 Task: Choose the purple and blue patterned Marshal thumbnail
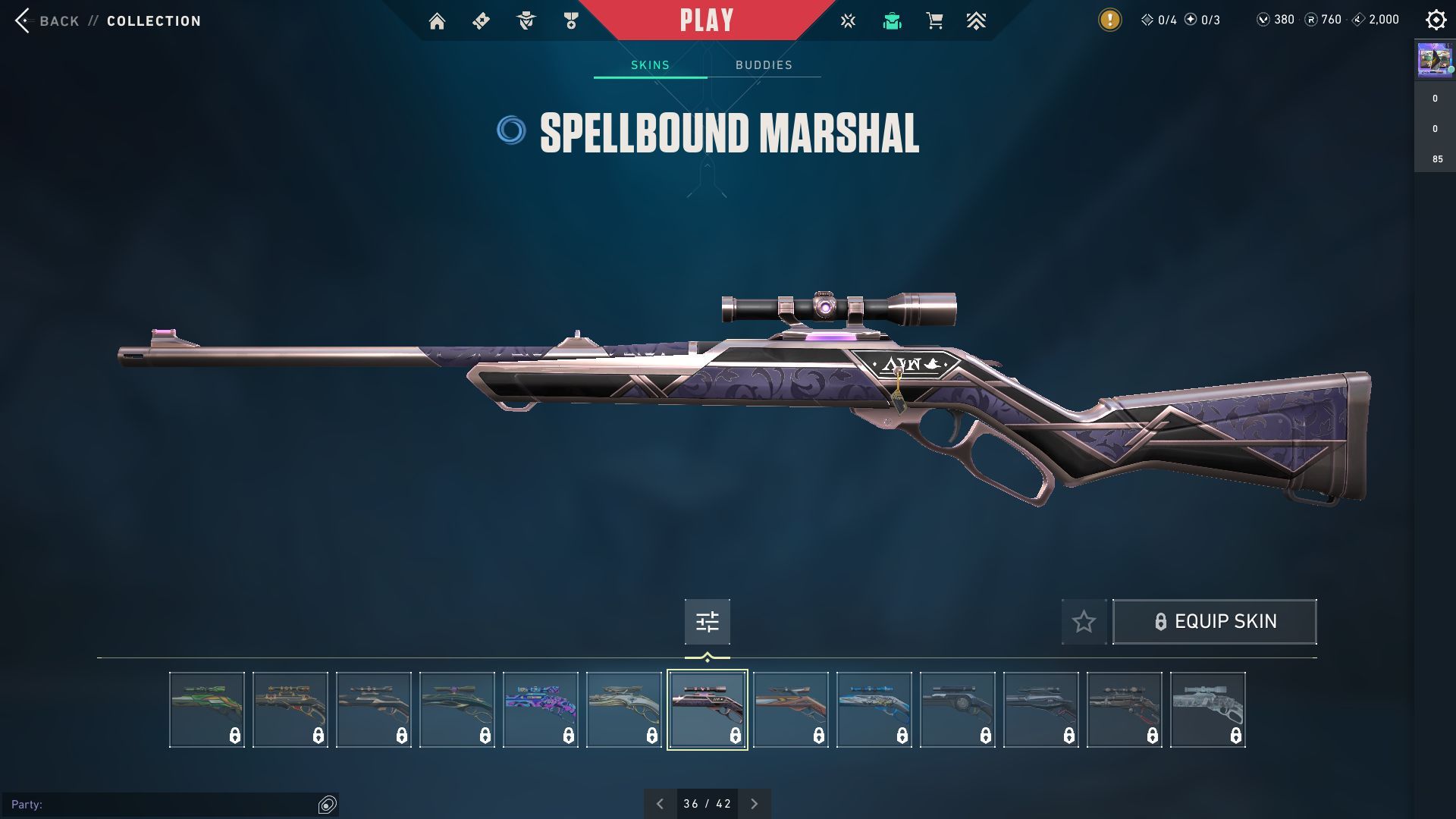pos(541,710)
